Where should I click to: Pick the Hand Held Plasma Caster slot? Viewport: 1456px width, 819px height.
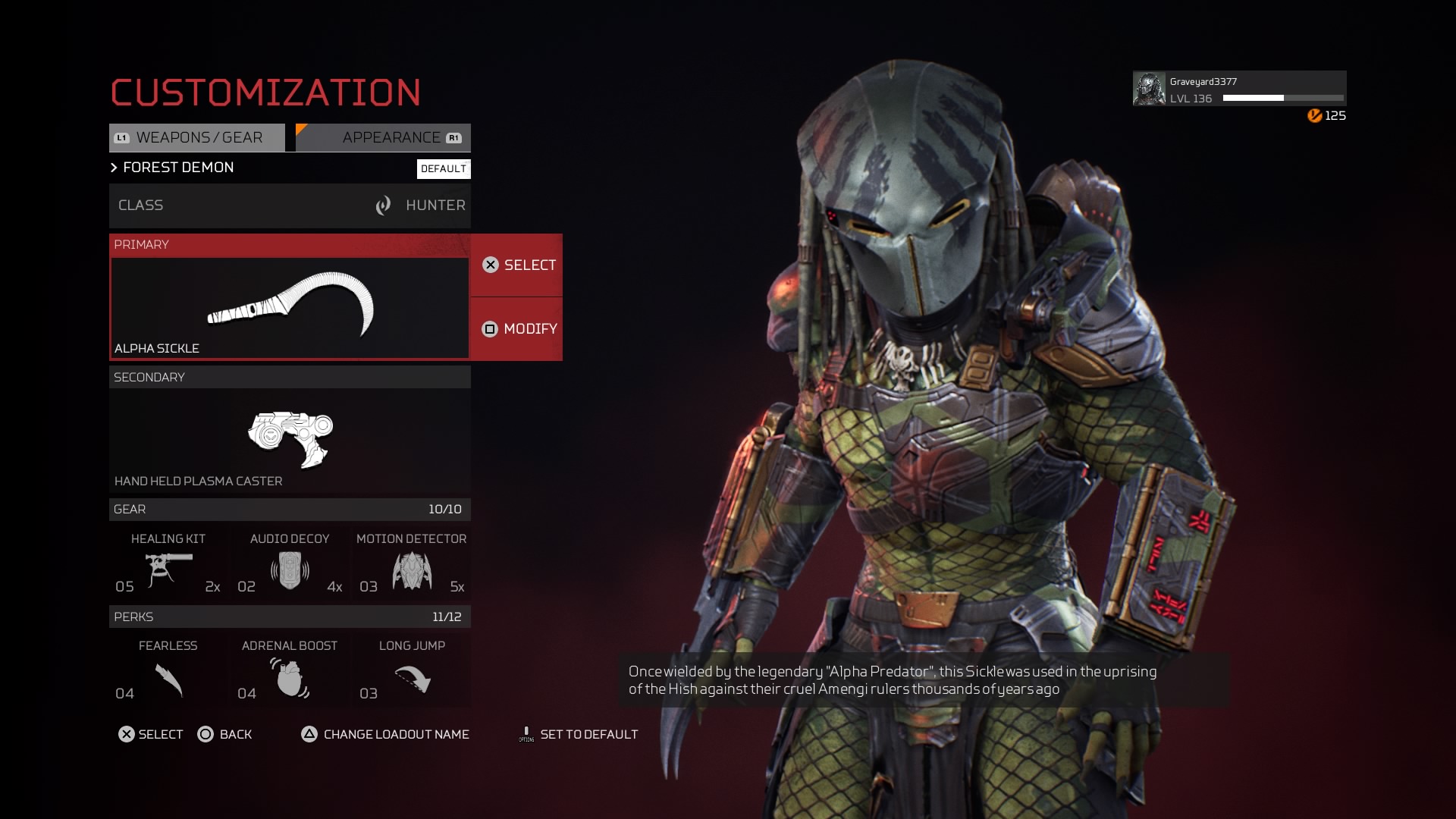tap(290, 440)
